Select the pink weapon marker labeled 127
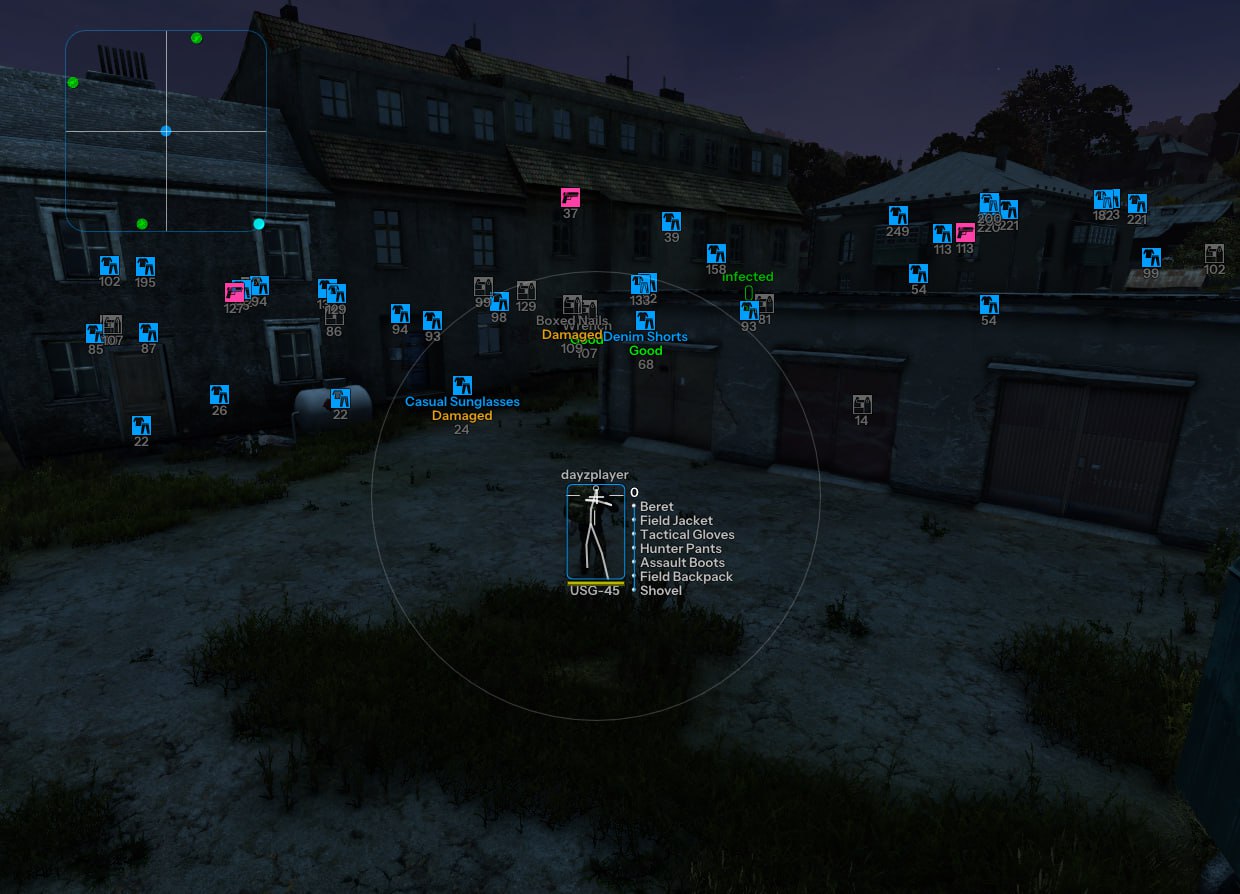1240x894 pixels. pos(235,292)
